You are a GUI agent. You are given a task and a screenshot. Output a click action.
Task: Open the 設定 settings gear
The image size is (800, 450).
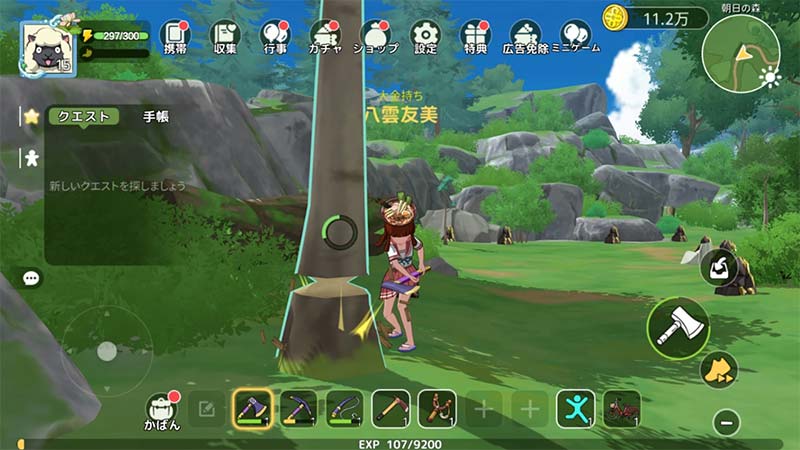[x=425, y=36]
